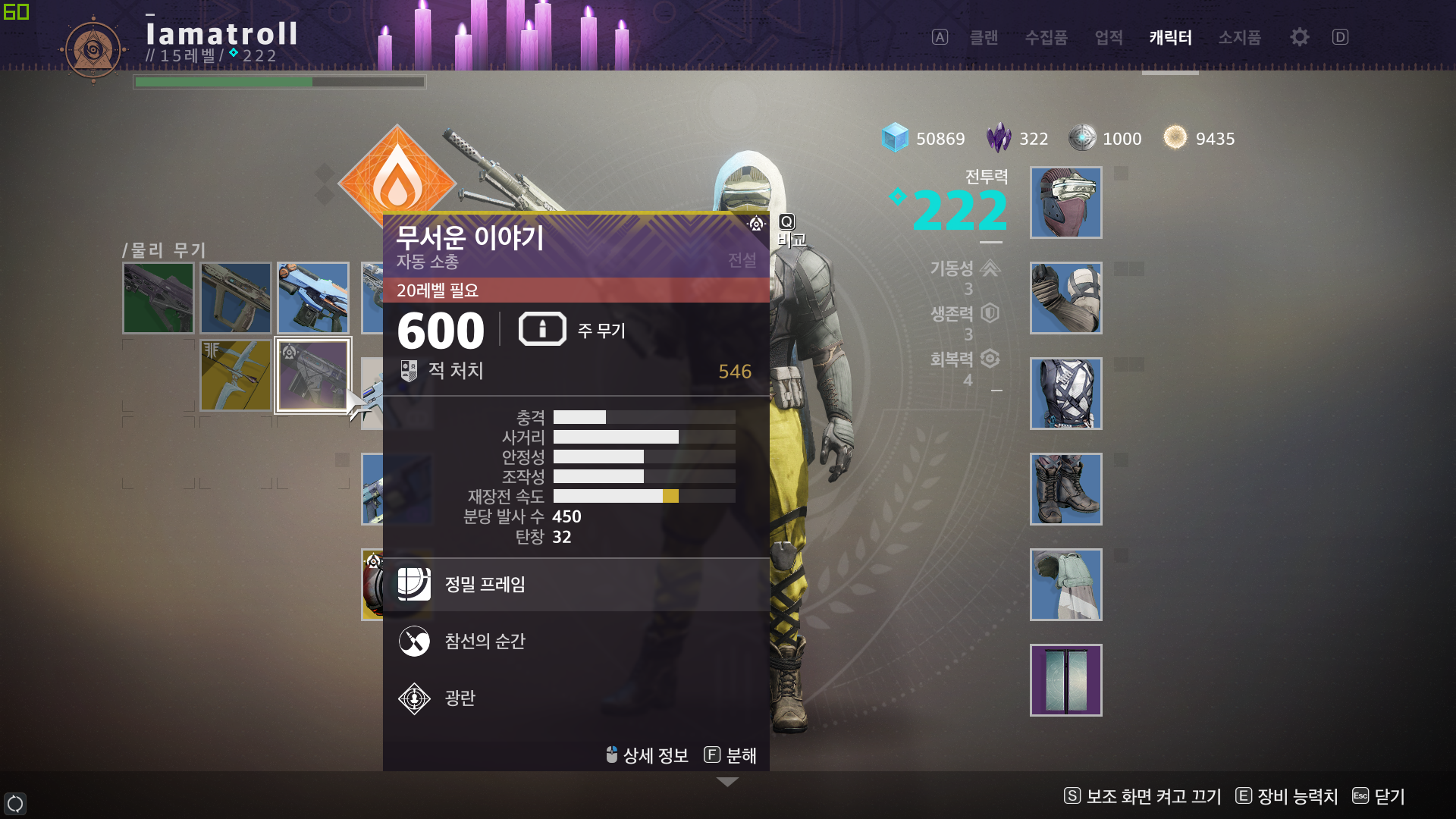
Task: Select the 캐릭터 tab
Action: (x=1170, y=37)
